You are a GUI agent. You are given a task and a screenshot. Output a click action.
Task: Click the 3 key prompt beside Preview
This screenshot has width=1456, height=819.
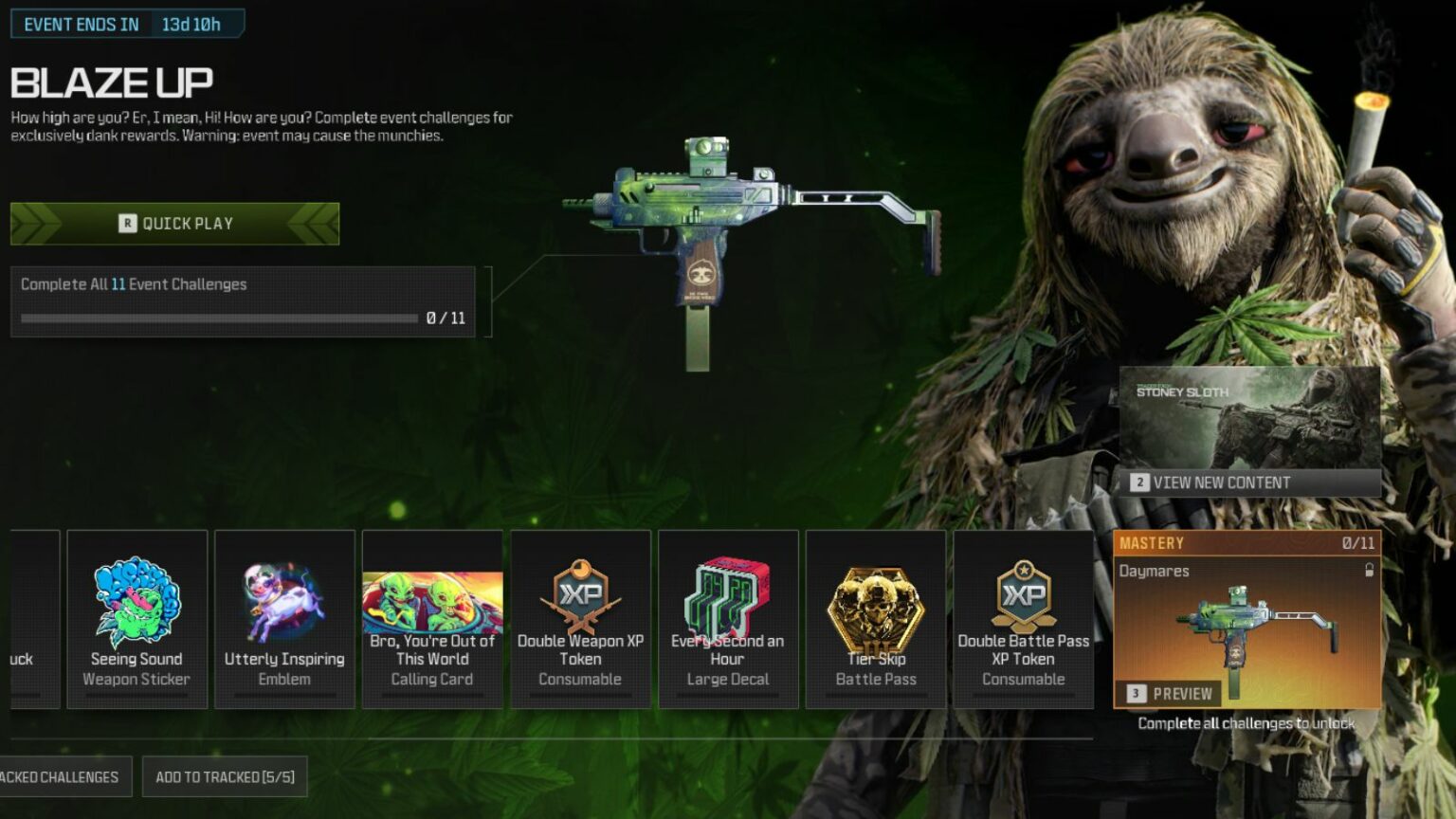coord(1135,693)
